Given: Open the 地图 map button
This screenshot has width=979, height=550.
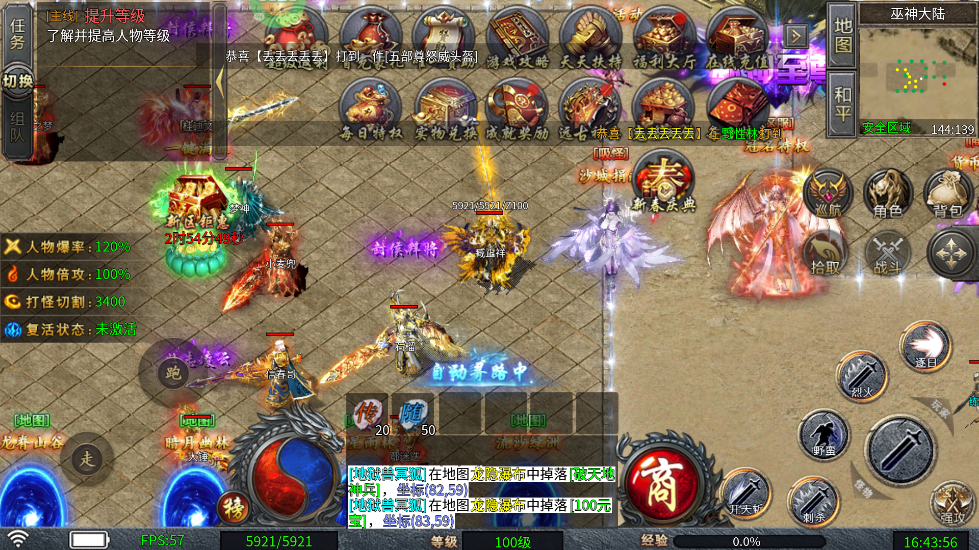Looking at the screenshot, I should click(x=843, y=36).
